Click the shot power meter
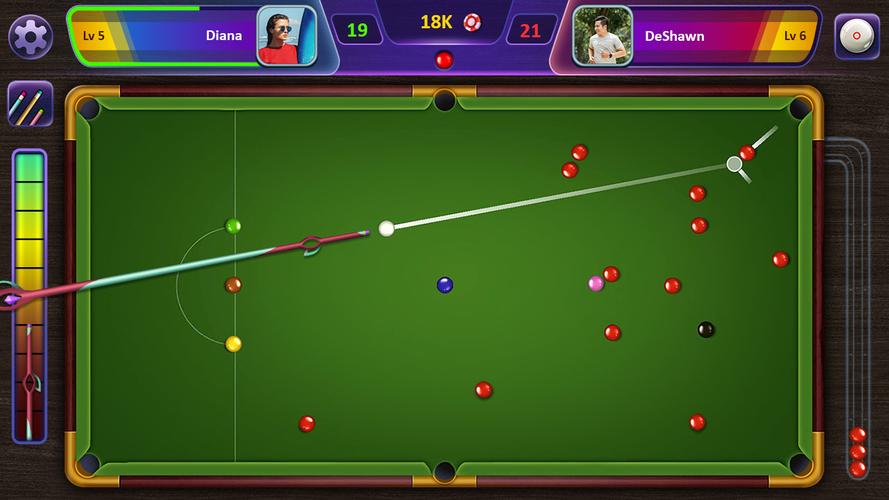889x500 pixels. pos(29,295)
